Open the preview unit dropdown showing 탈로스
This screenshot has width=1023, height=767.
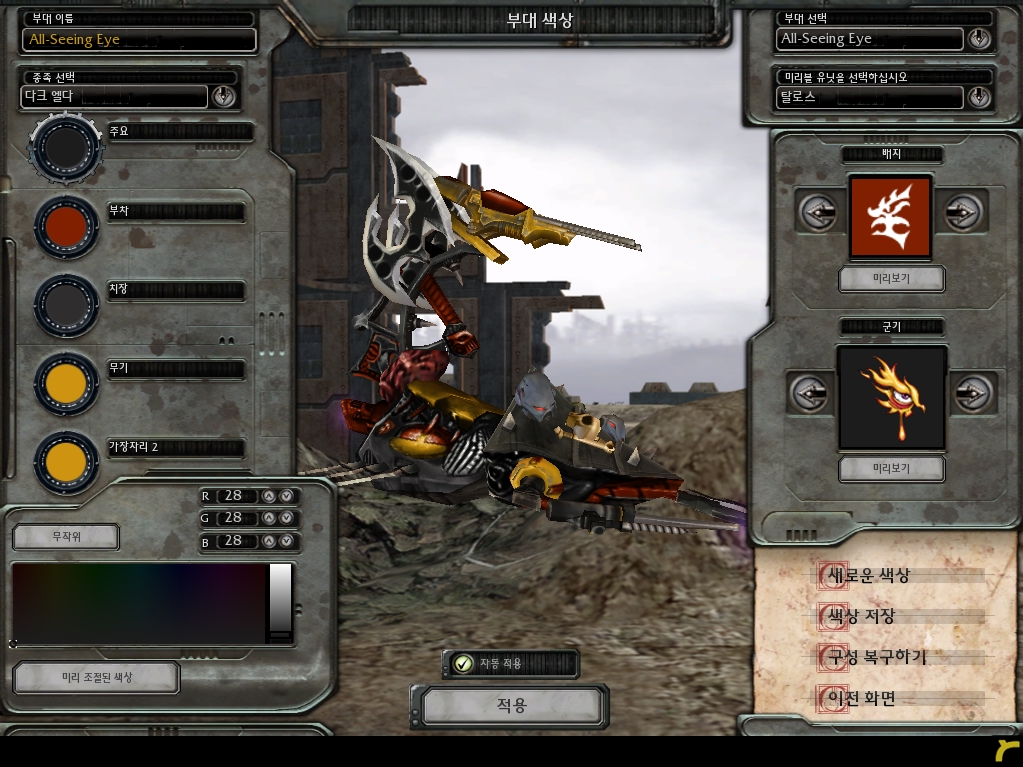(979, 97)
